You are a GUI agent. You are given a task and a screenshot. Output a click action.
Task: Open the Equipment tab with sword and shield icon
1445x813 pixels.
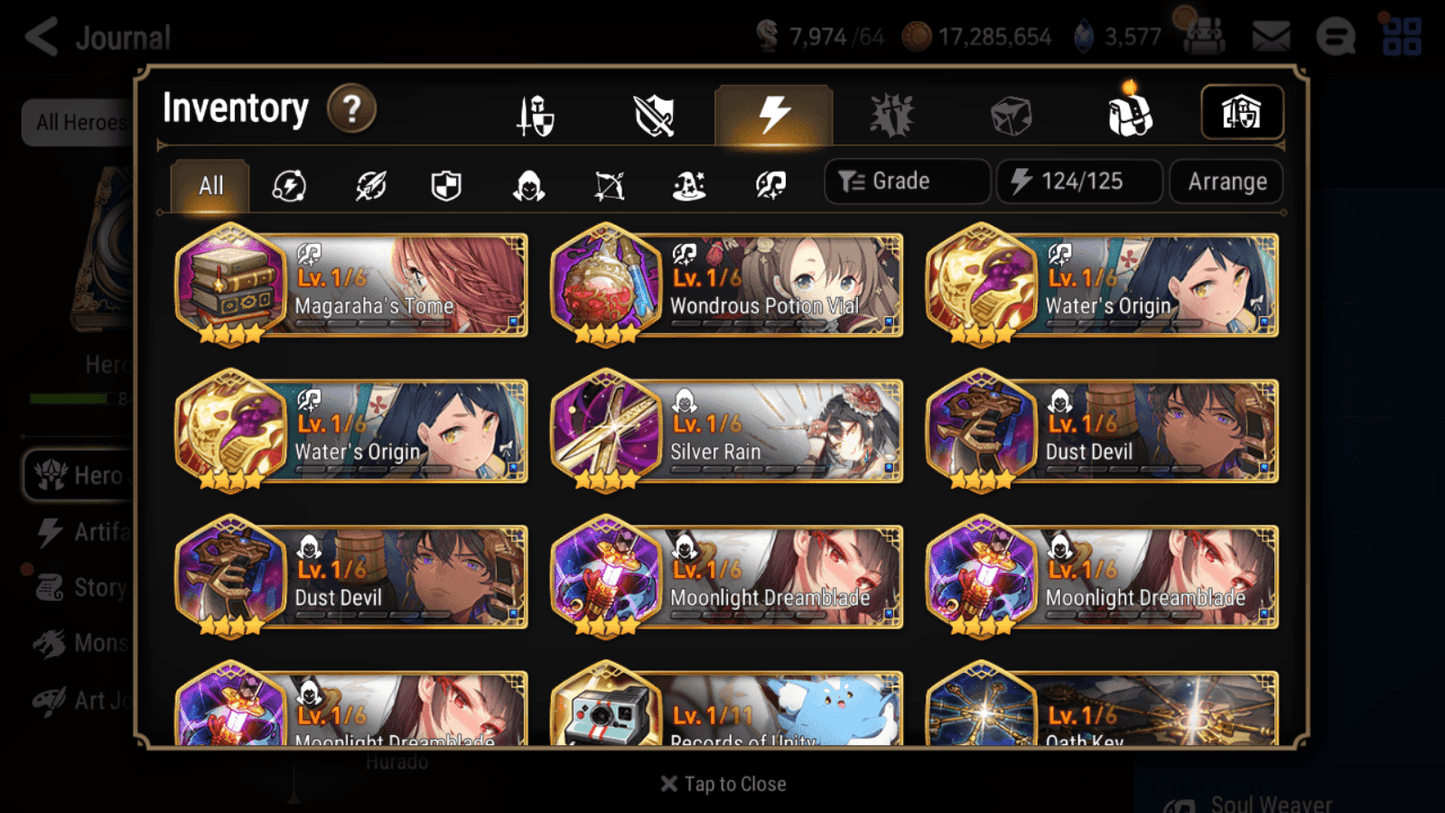[x=535, y=113]
